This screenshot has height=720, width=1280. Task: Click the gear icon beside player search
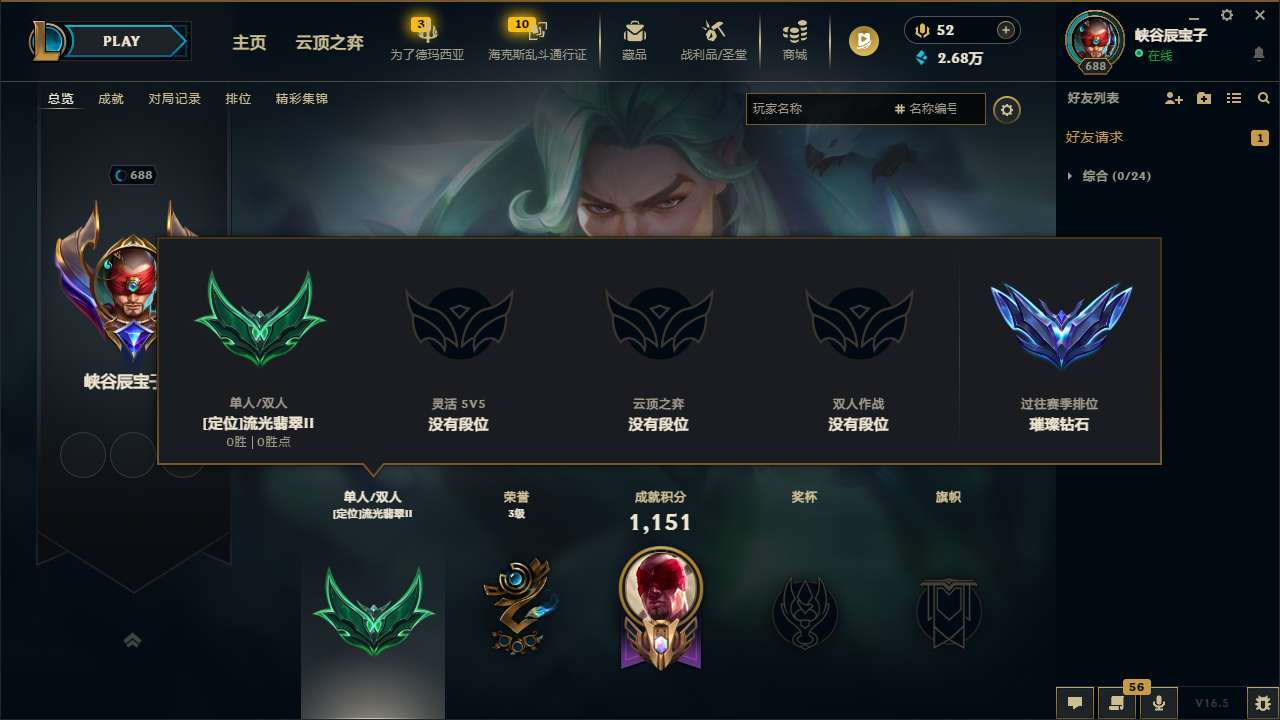pyautogui.click(x=1007, y=110)
